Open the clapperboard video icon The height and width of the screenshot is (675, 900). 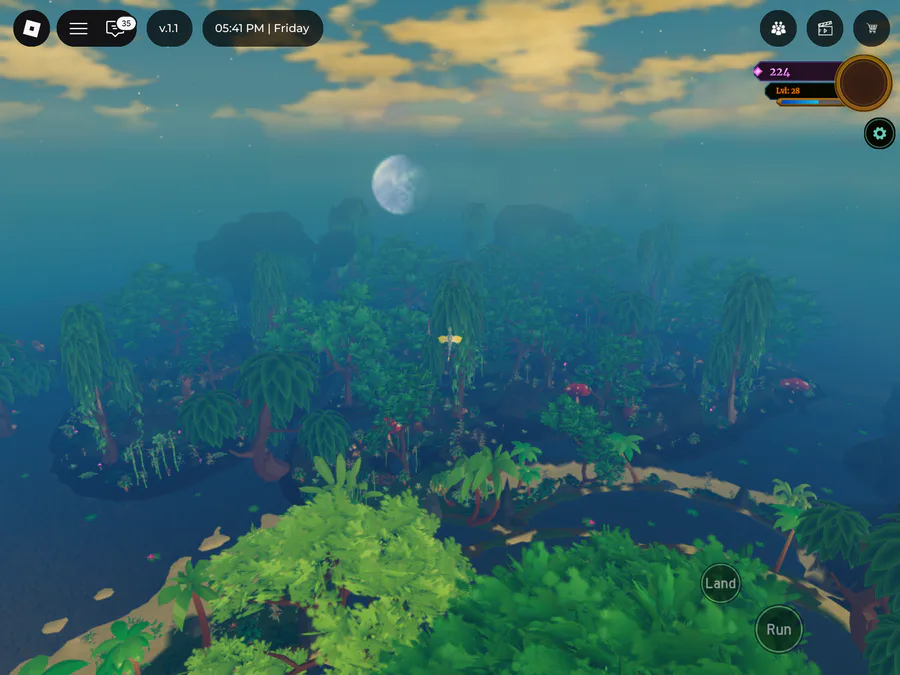[825, 28]
